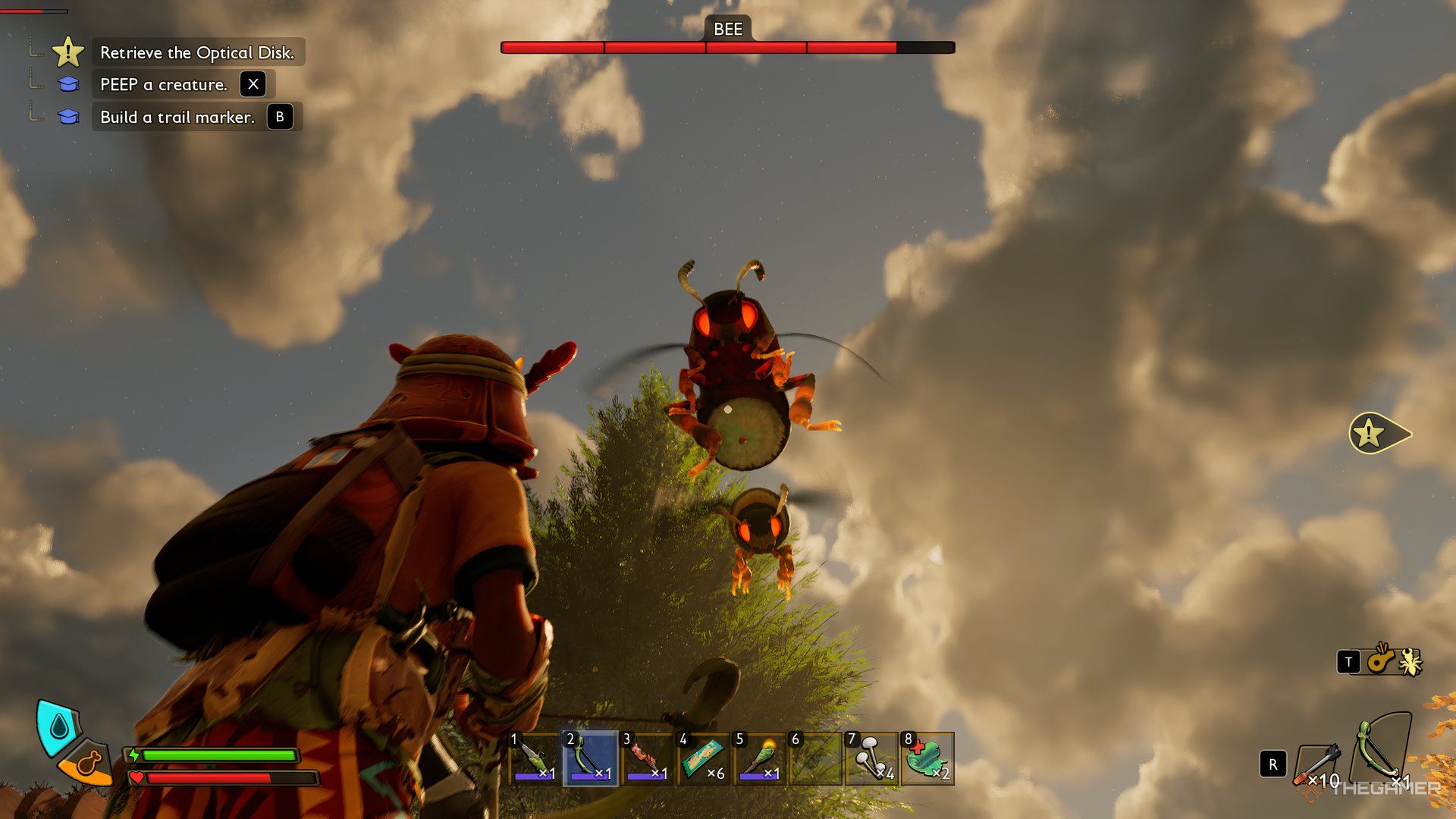The image size is (1456, 819).
Task: Click the yellow ant icon
Action: click(x=1410, y=662)
